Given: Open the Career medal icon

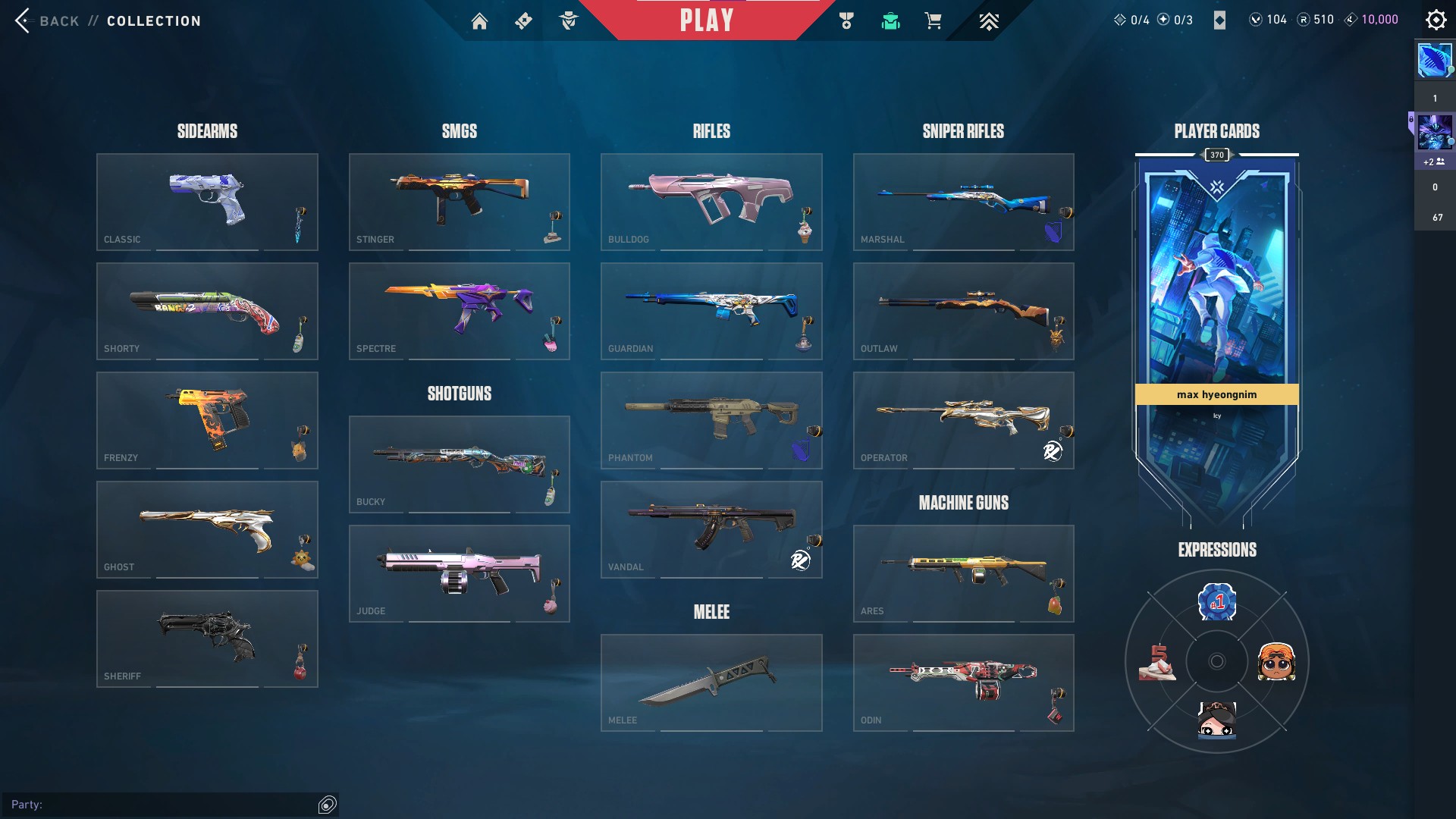Looking at the screenshot, I should click(x=847, y=20).
